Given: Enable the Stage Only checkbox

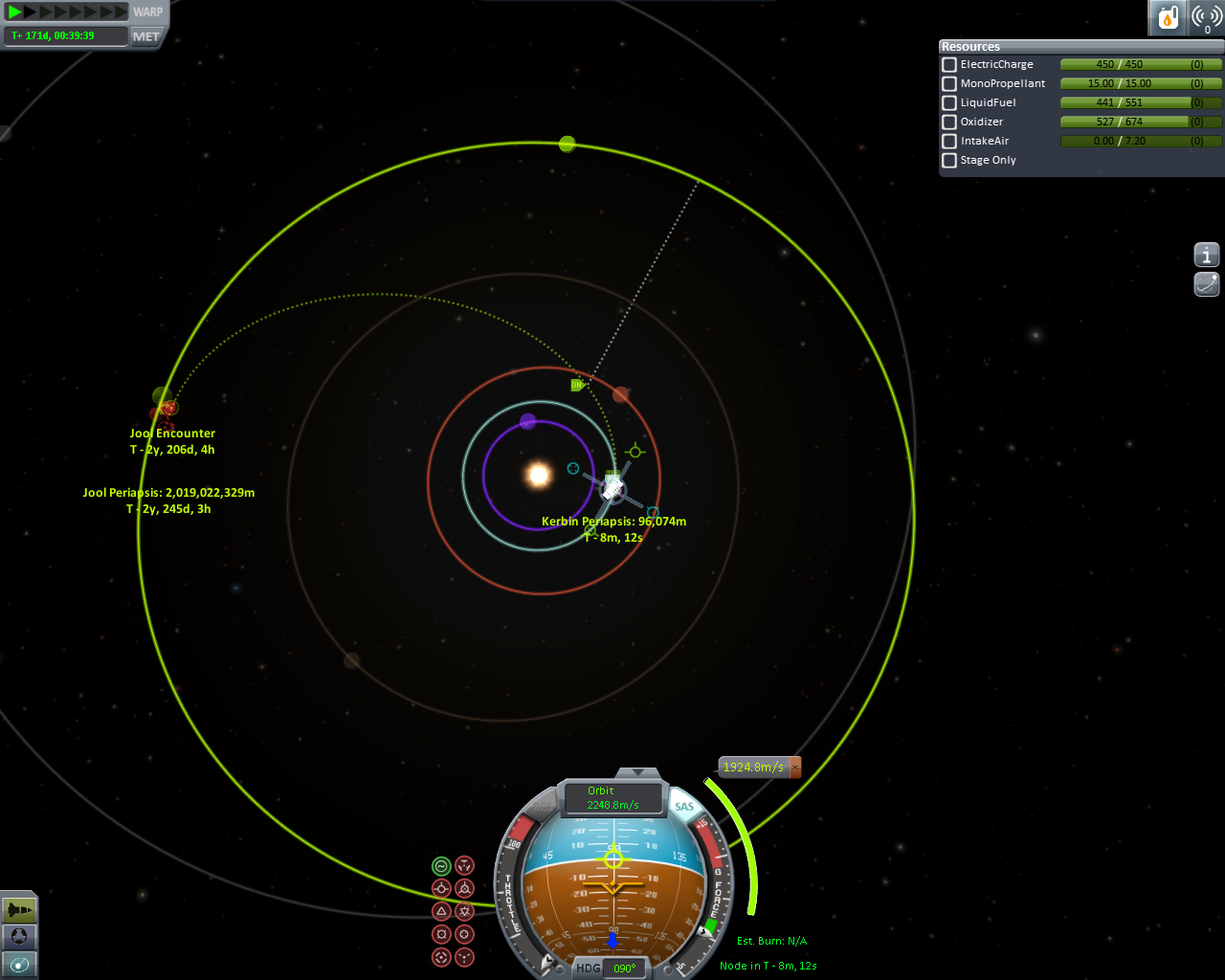Looking at the screenshot, I should point(949,161).
